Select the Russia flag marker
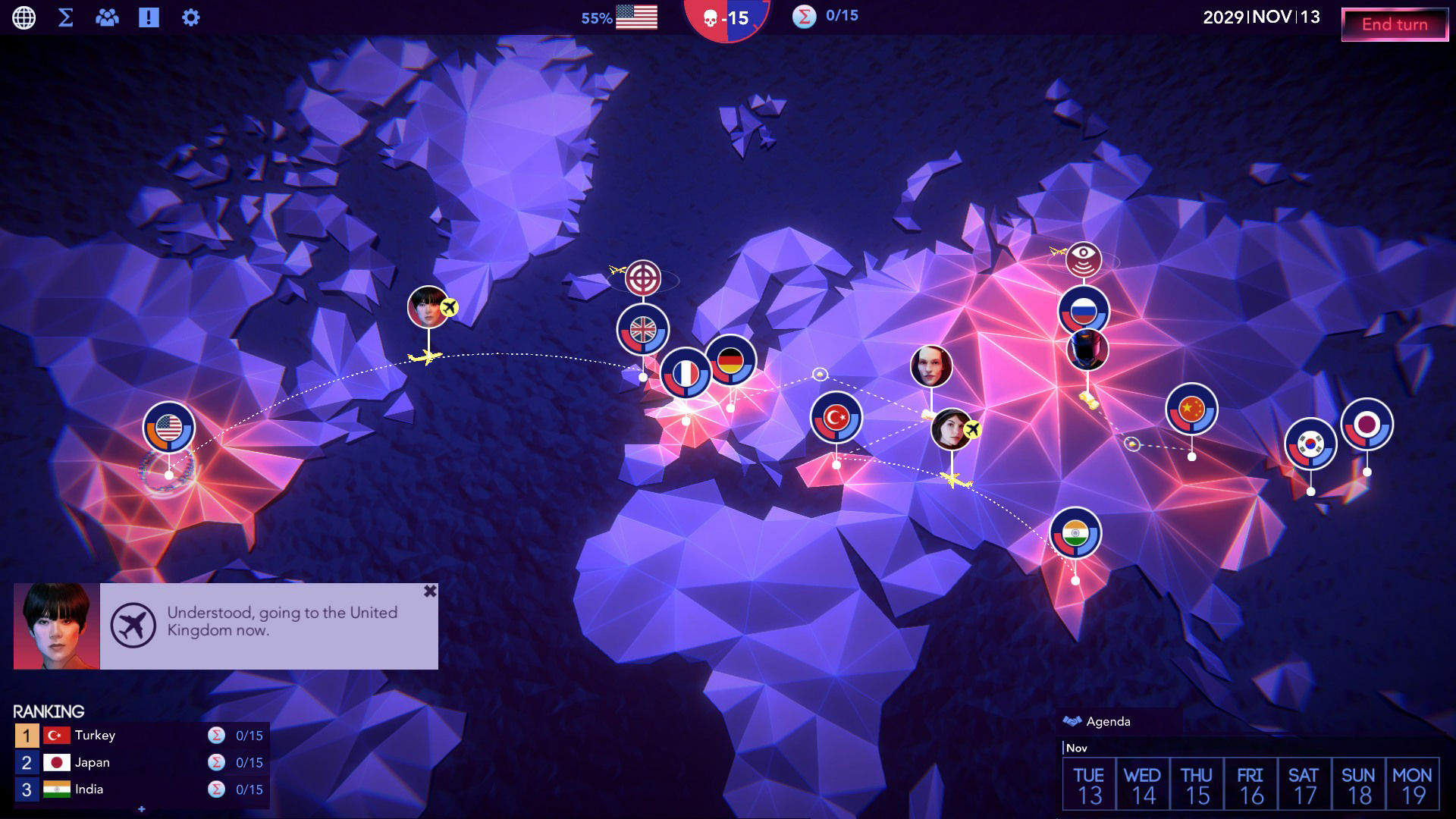 coord(1083,309)
